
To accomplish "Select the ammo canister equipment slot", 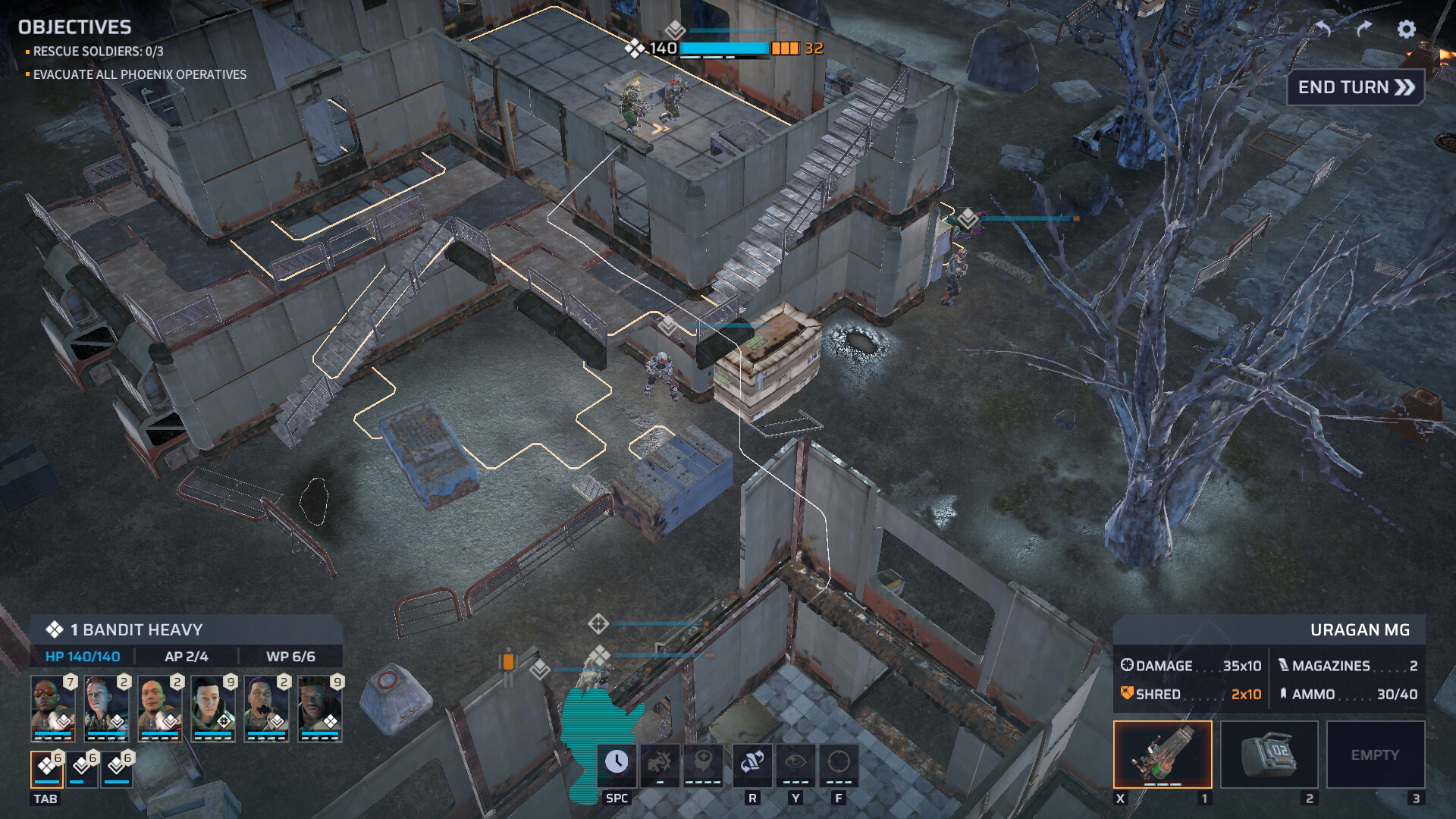I will pyautogui.click(x=1269, y=755).
